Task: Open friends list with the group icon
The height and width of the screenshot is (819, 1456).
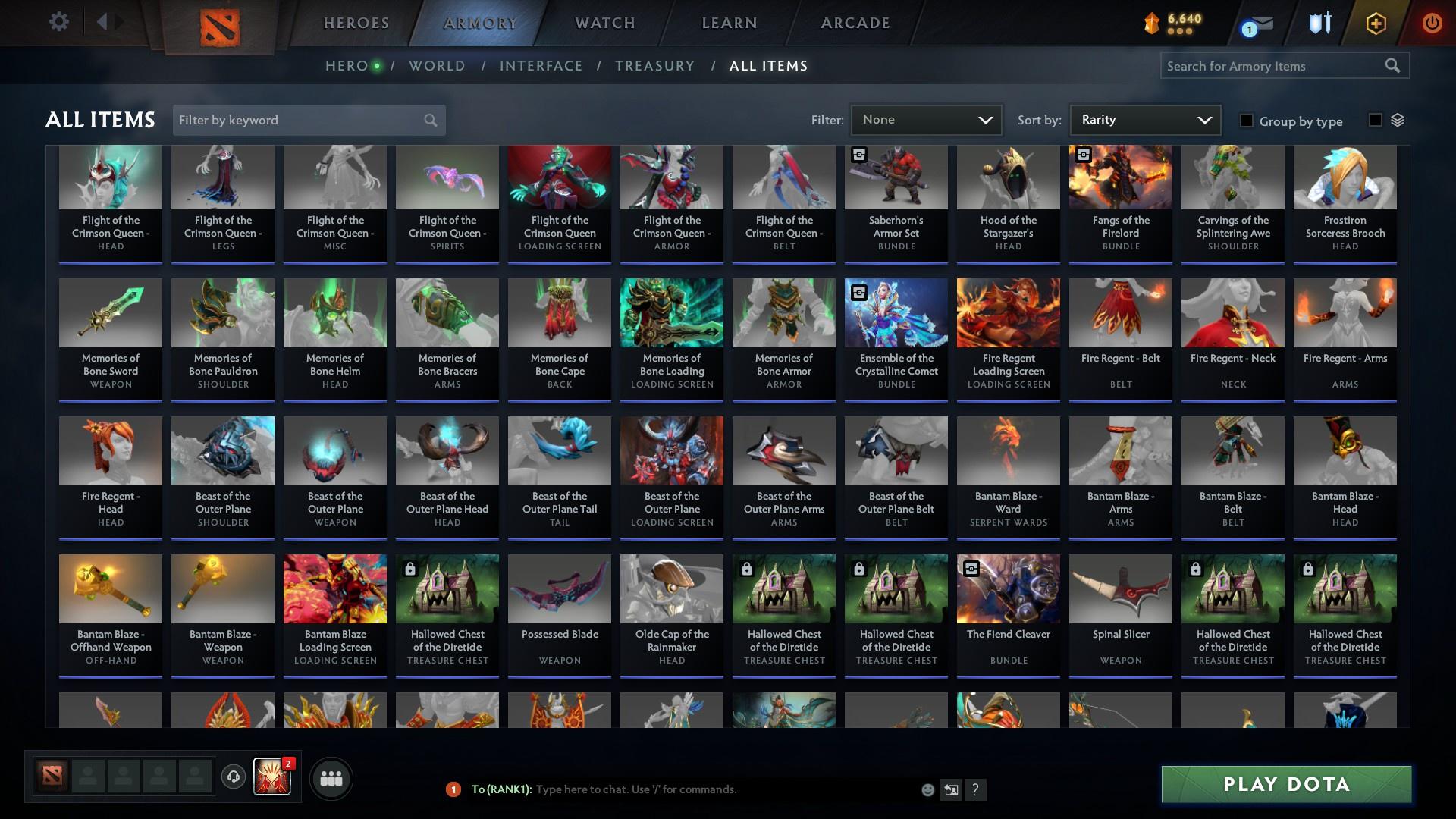Action: pyautogui.click(x=330, y=777)
